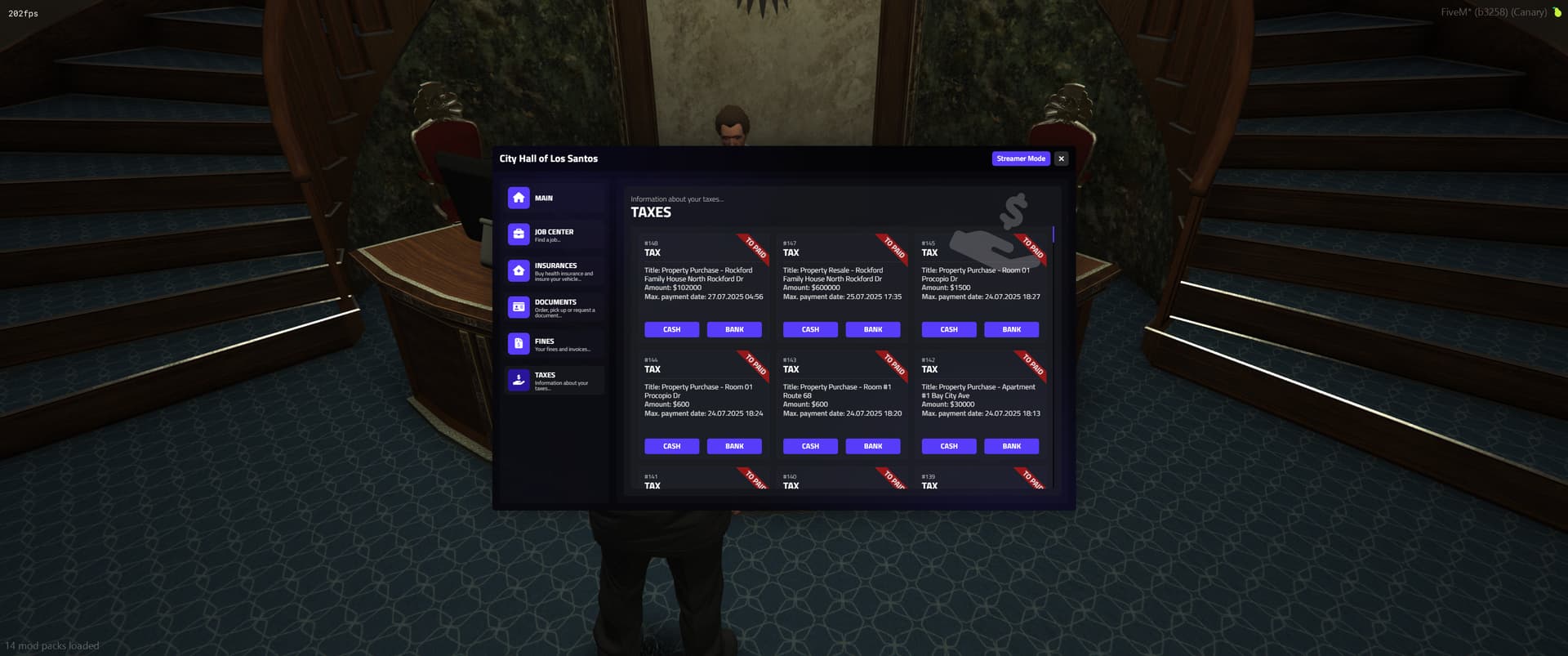The width and height of the screenshot is (1568, 656).
Task: Open the Fines section
Action: point(554,343)
